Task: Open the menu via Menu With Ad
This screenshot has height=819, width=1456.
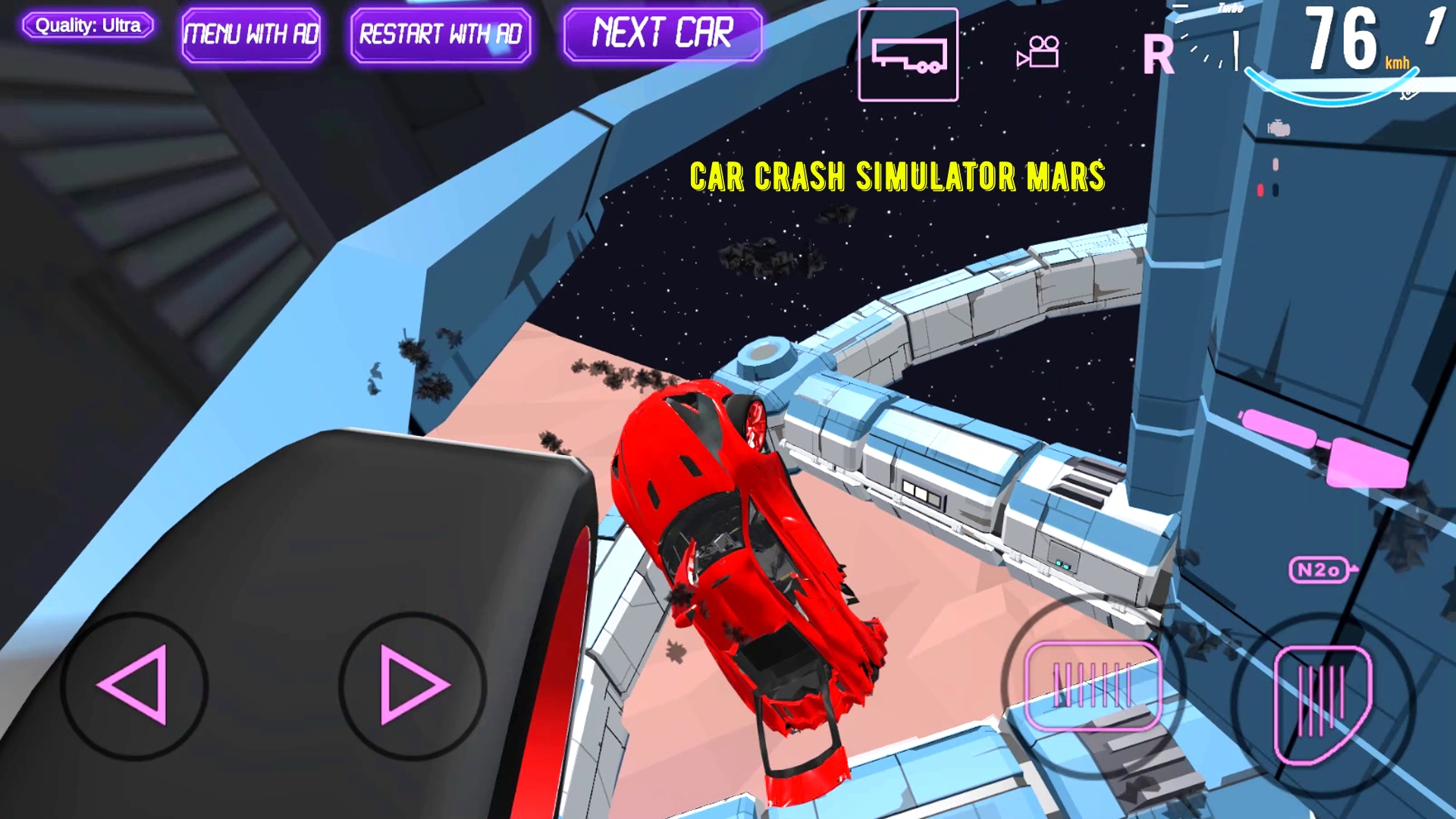Action: coord(251,33)
